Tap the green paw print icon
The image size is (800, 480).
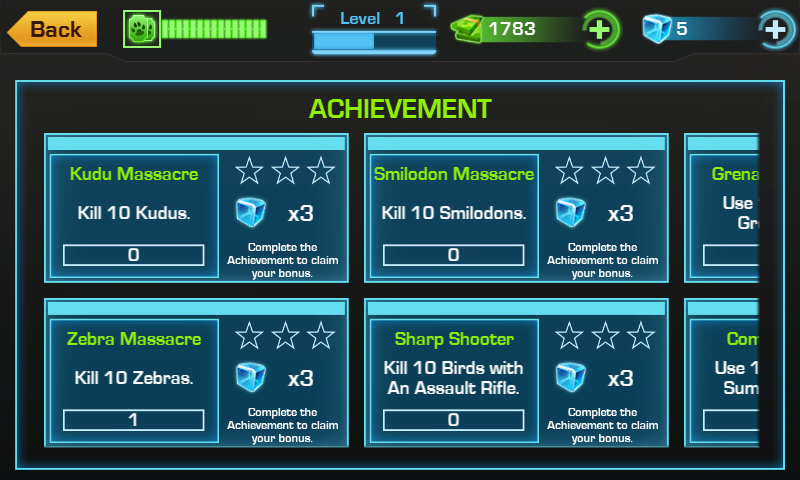[142, 29]
